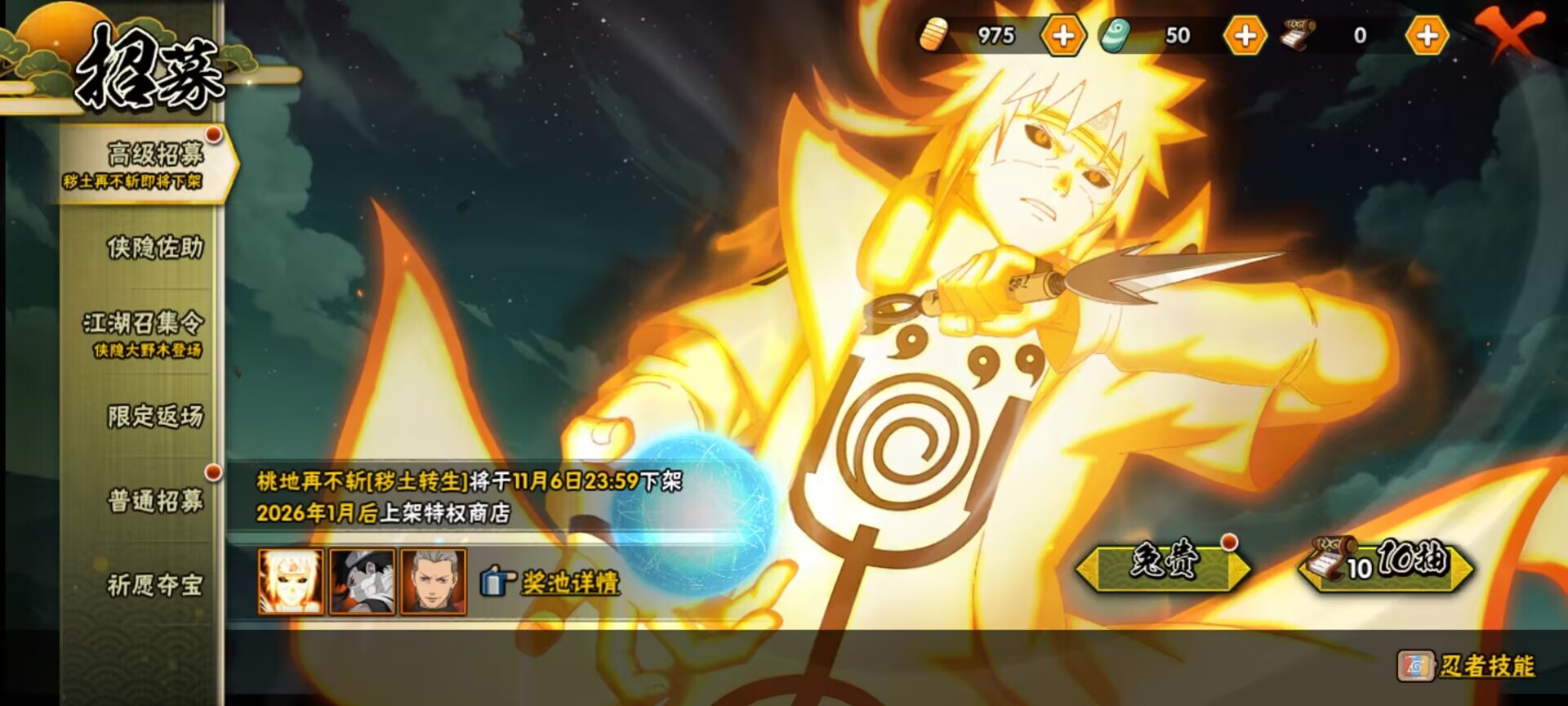1568x706 pixels.
Task: Add more recruitment scrolls
Action: coord(1427,36)
